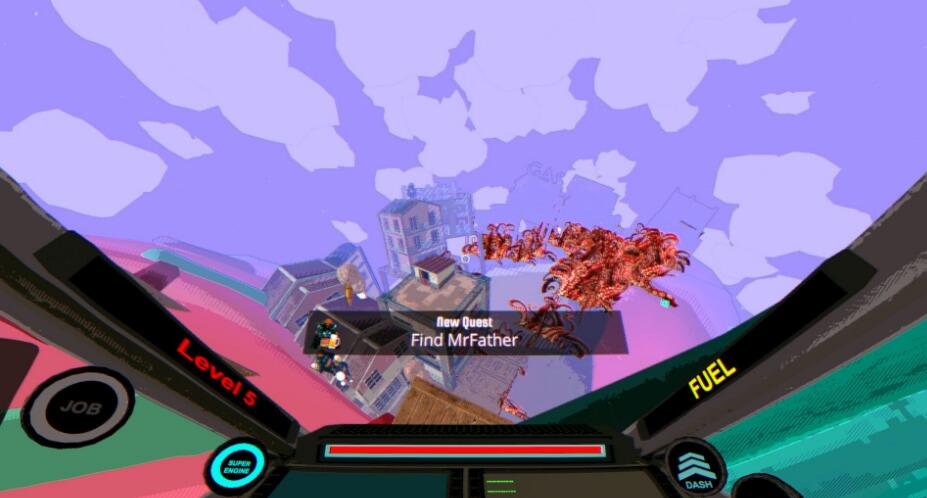Click the round JOB button
Viewport: 927px width, 498px height.
(75, 408)
